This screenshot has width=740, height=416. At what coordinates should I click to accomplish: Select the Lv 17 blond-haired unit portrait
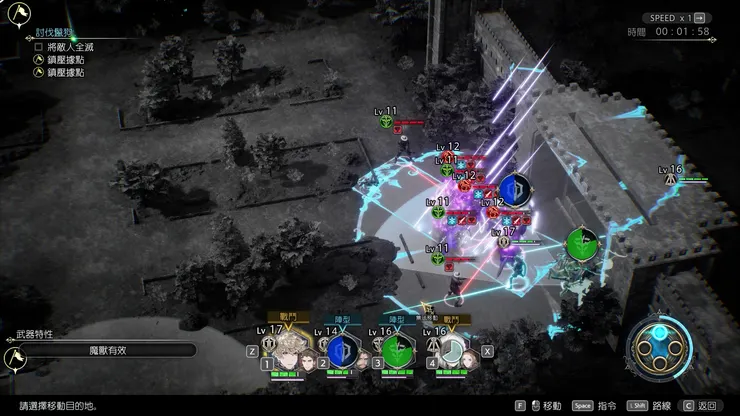(x=279, y=352)
